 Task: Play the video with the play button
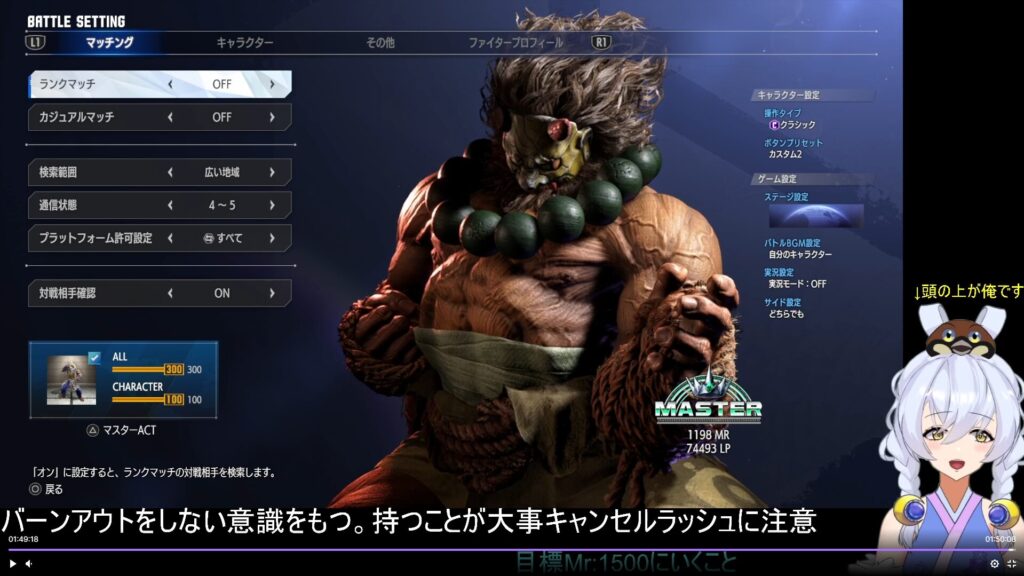click(12, 564)
